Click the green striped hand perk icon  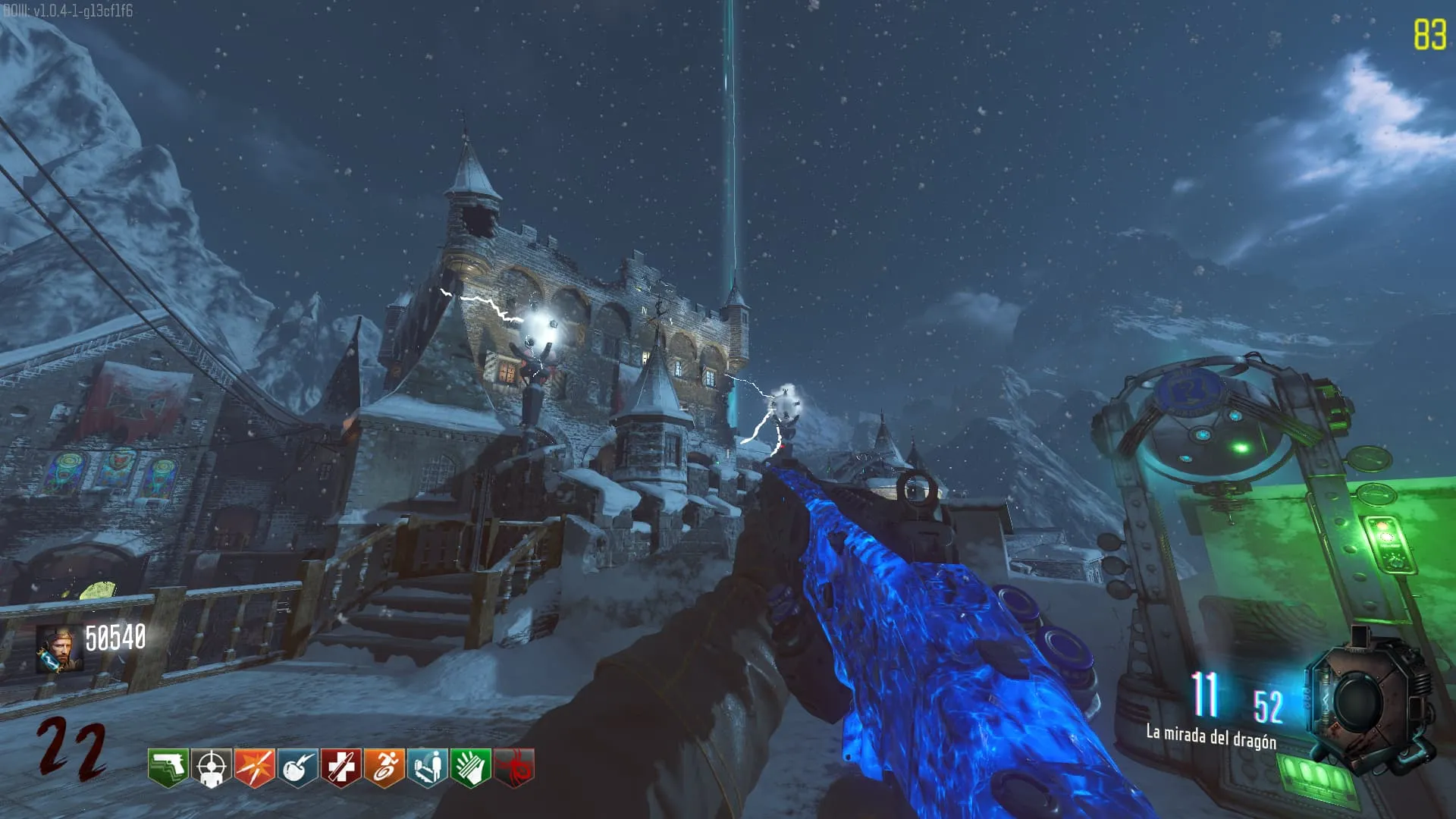point(470,767)
